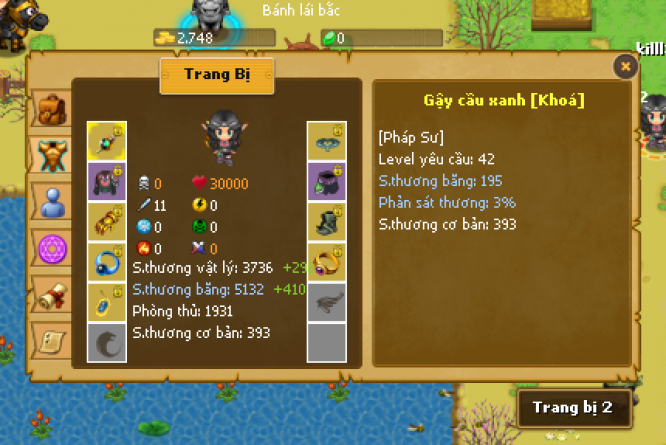The image size is (666, 445).
Task: Pick the blue gem pendant slot
Action: click(x=106, y=301)
